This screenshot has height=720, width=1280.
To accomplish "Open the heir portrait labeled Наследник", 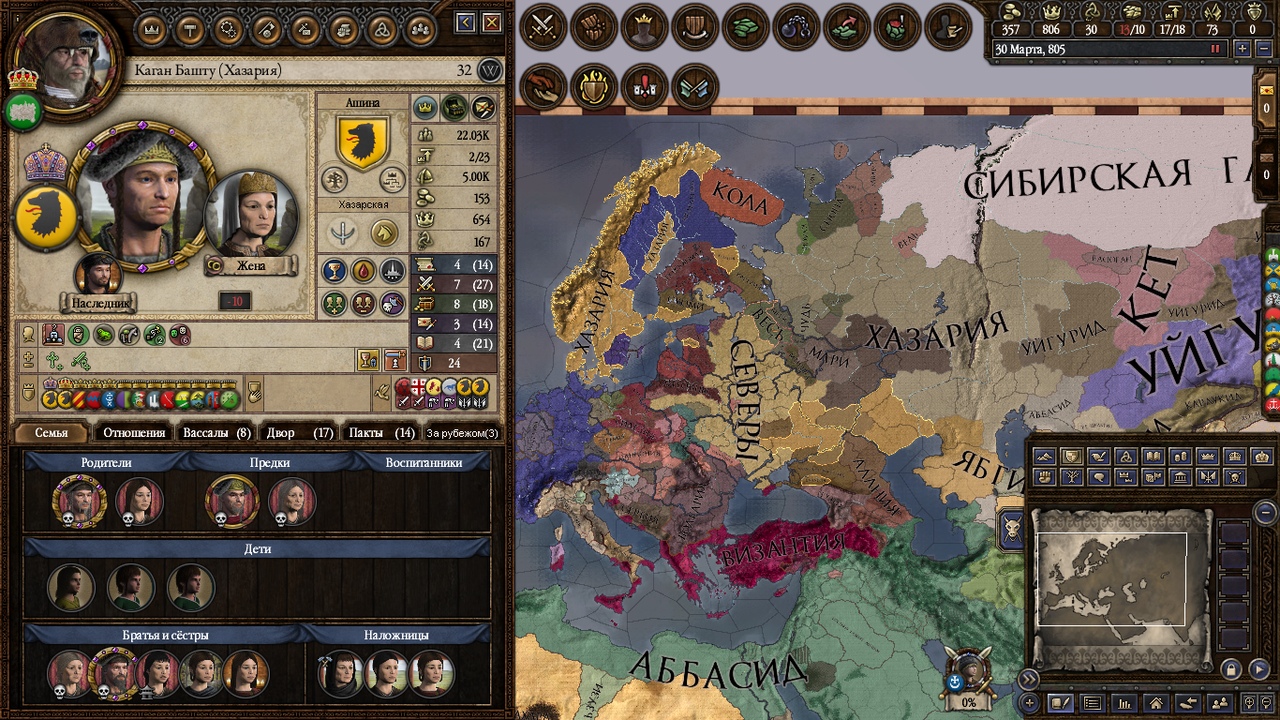I will pyautogui.click(x=98, y=275).
